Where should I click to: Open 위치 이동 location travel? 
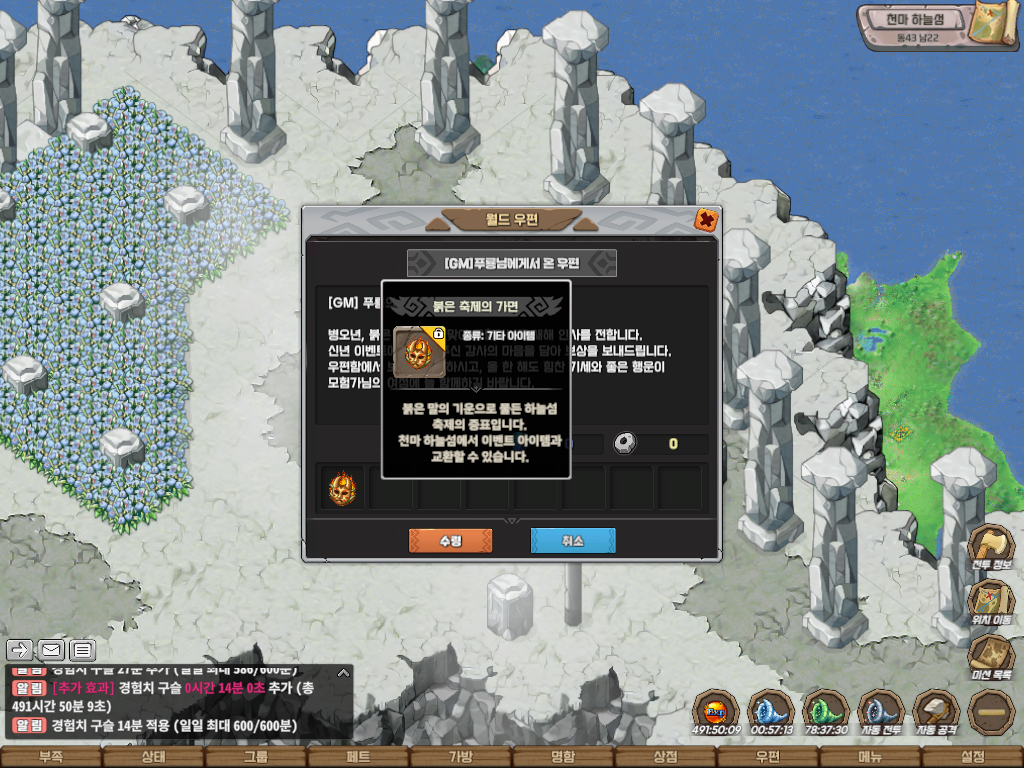pos(991,603)
